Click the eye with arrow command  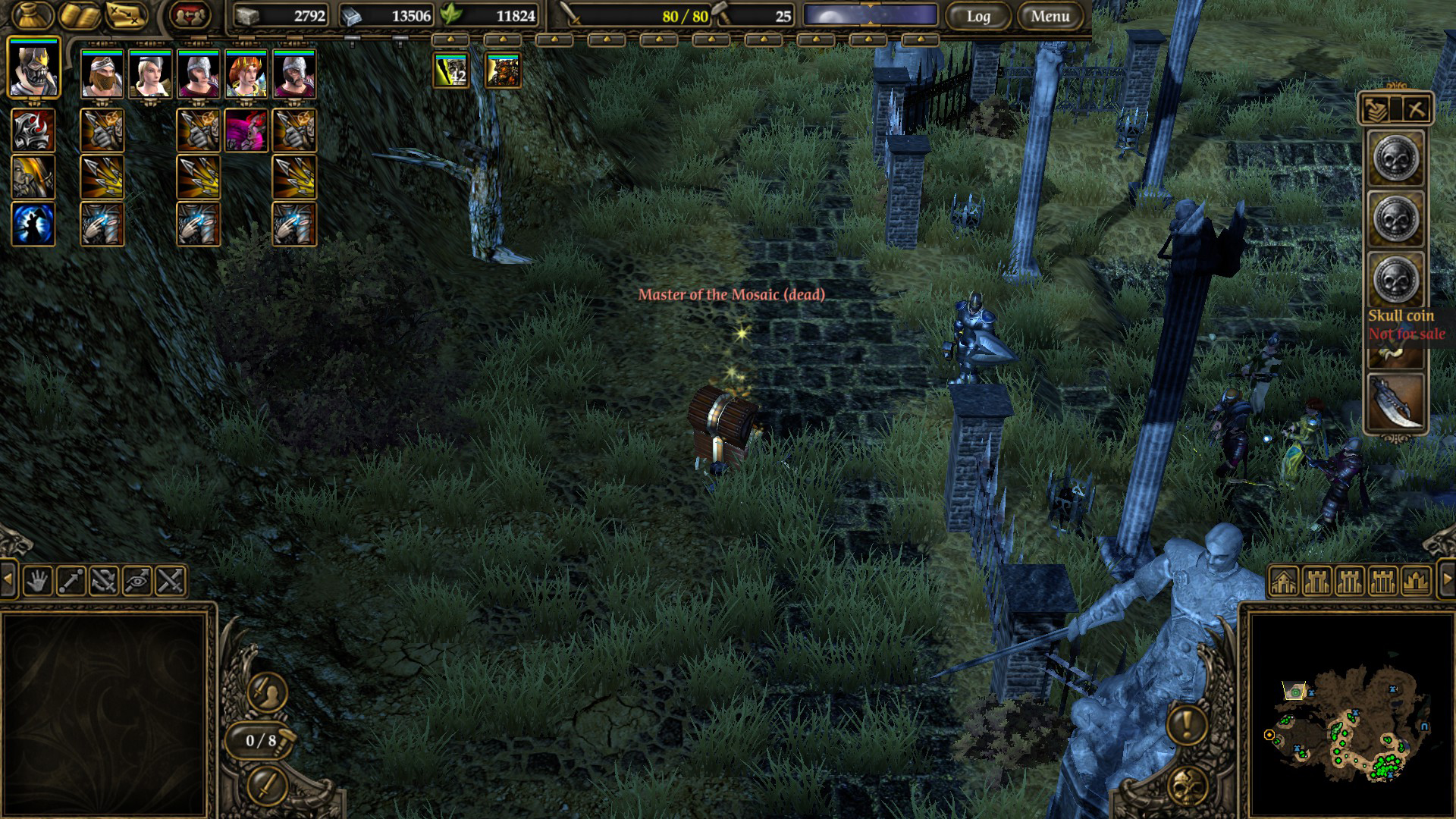[137, 582]
